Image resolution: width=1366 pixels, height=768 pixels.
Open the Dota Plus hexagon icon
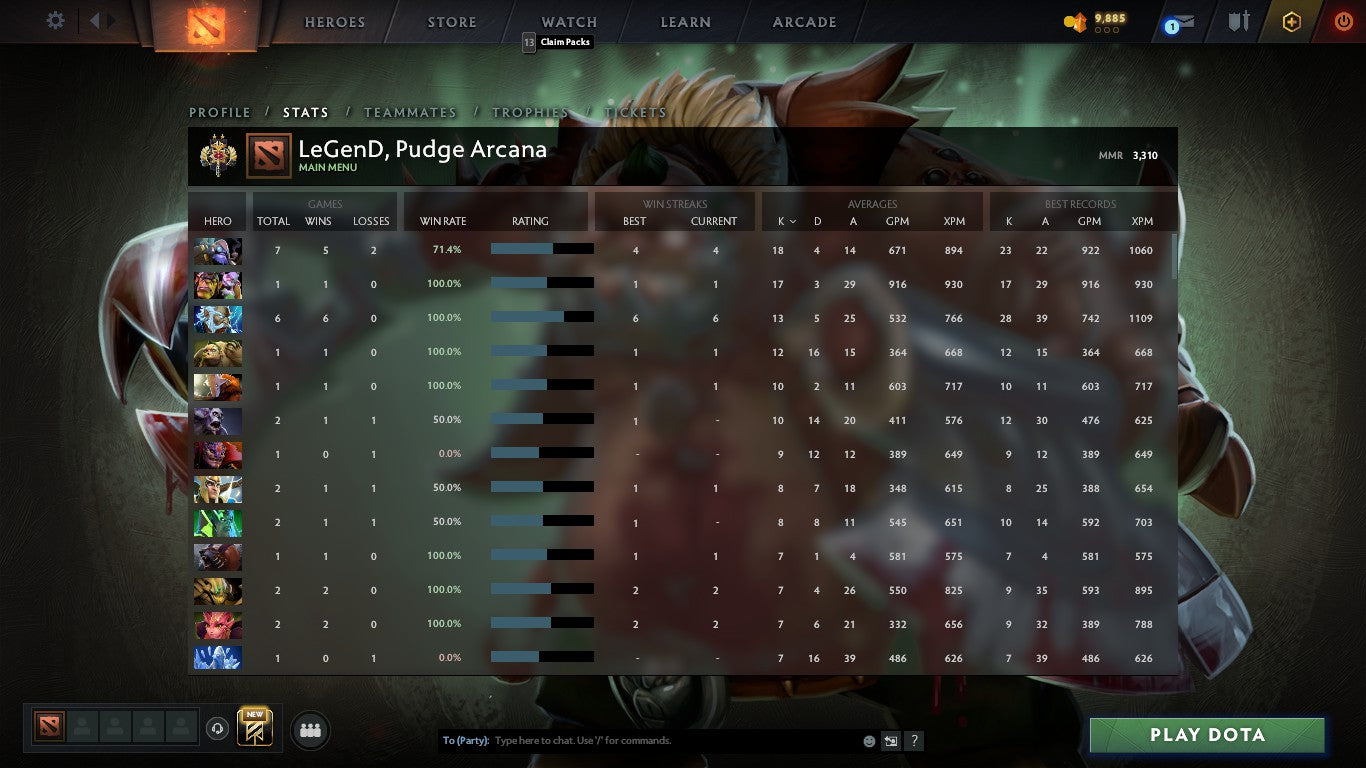pyautogui.click(x=1290, y=20)
